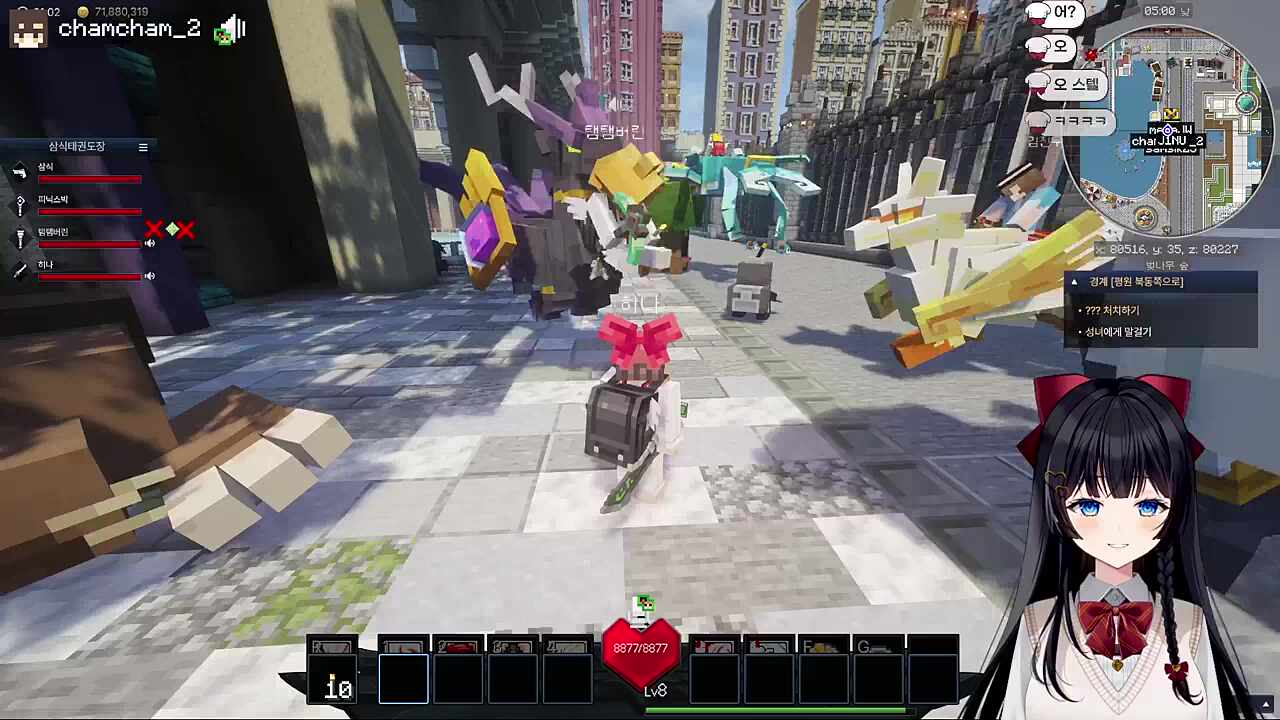This screenshot has width=1280, height=720.
Task: Select the '??? 처치하기' quest objective
Action: [x=1112, y=311]
